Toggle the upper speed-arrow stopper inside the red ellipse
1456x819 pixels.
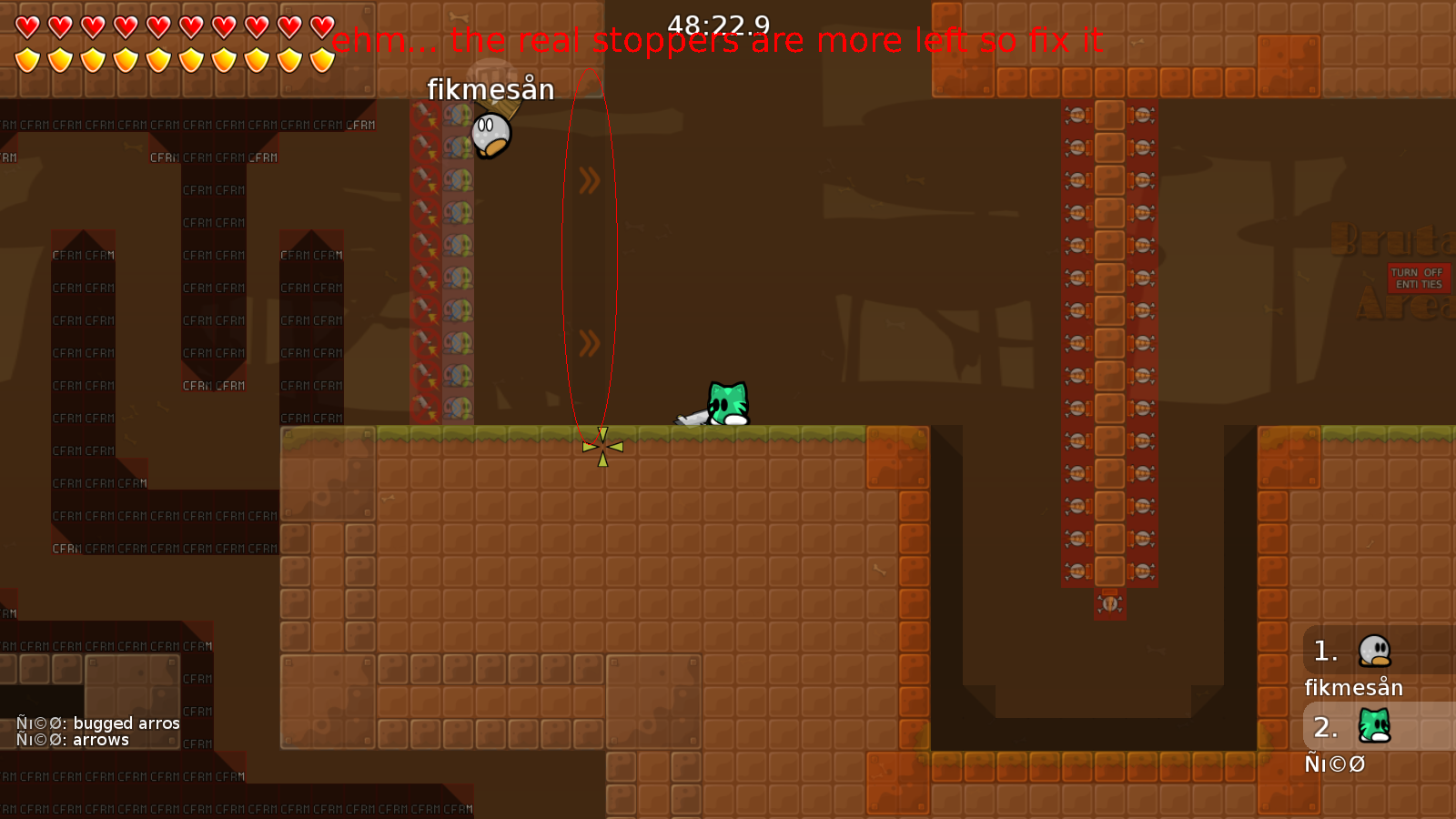click(x=590, y=178)
